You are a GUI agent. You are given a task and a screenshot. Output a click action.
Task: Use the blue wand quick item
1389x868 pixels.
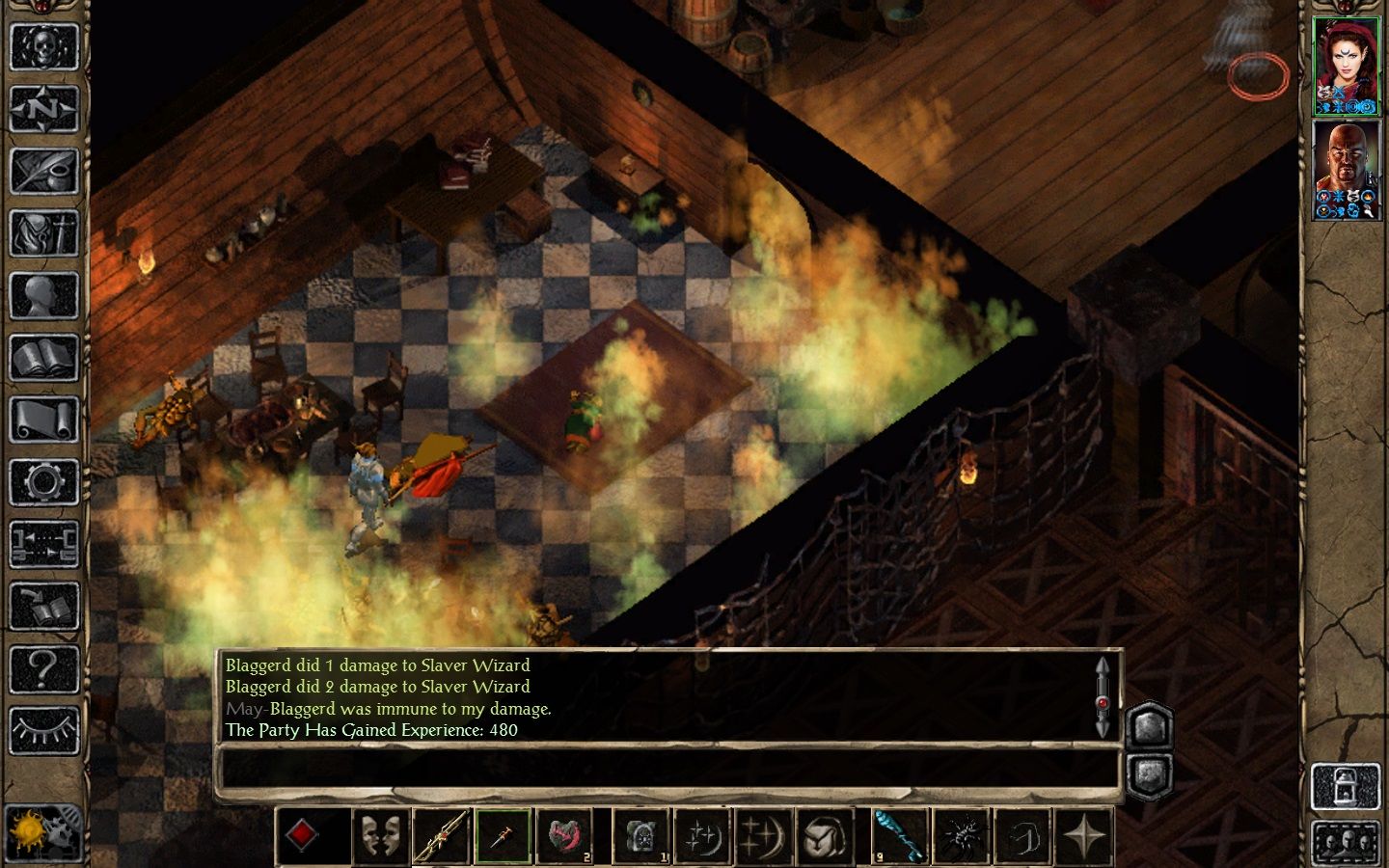[x=900, y=835]
